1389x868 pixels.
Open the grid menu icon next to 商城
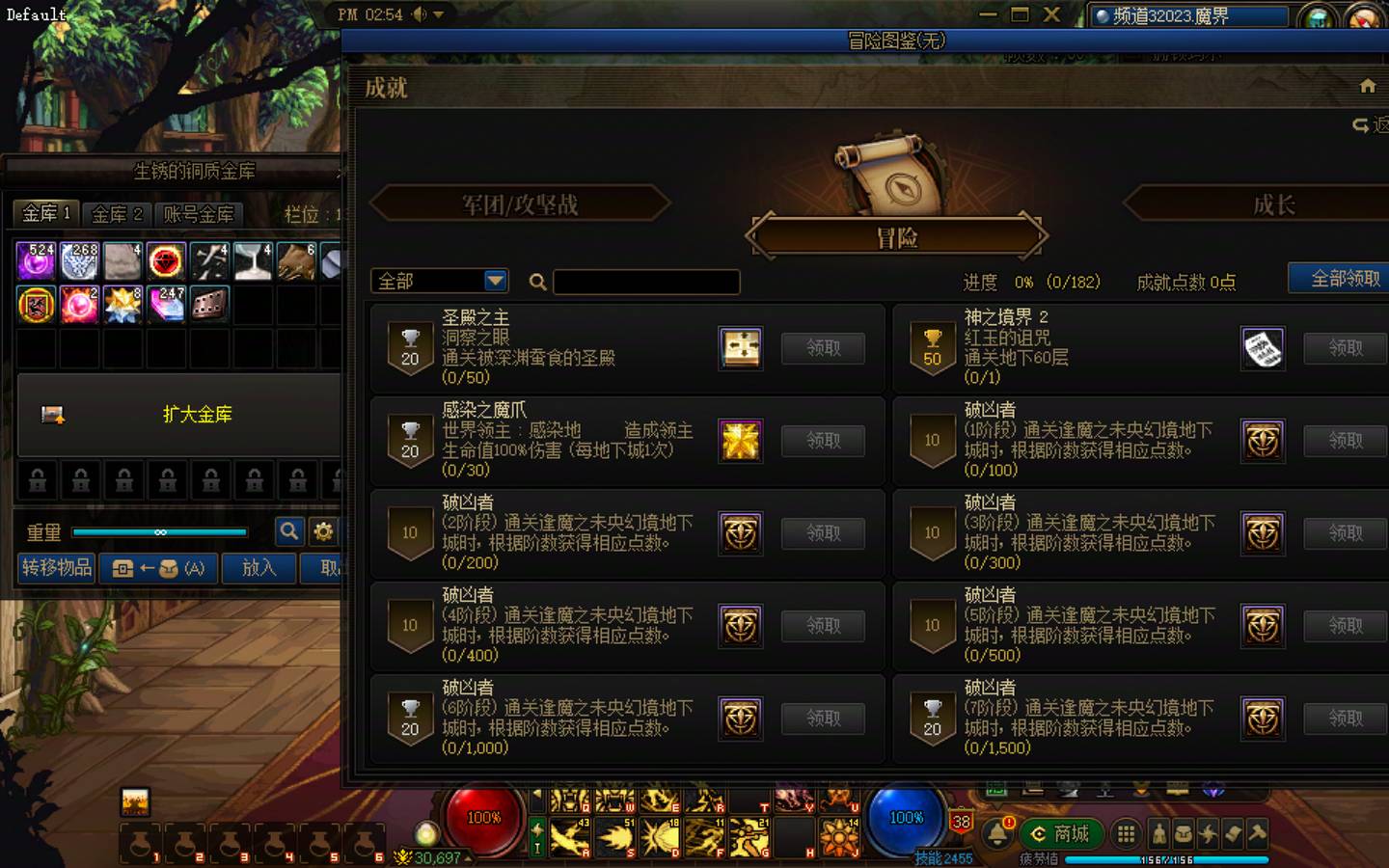pyautogui.click(x=1126, y=834)
